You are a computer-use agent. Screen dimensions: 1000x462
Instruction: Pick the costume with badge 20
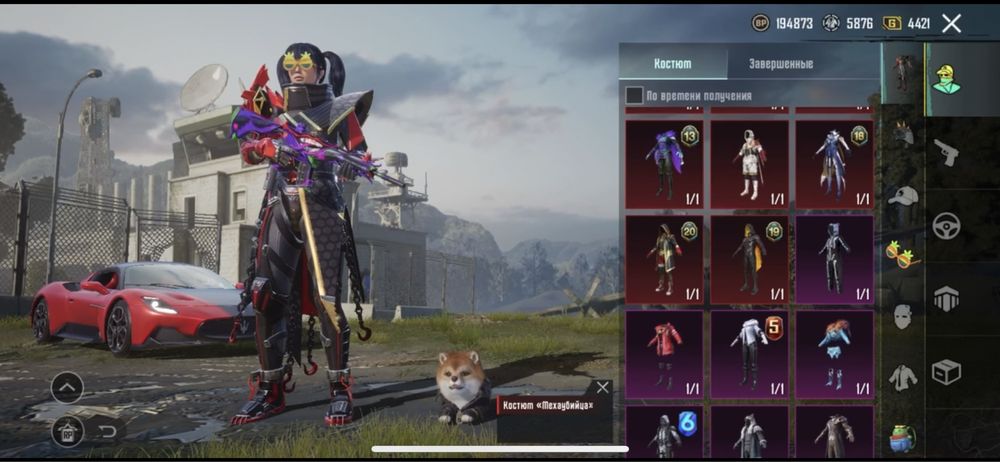[664, 259]
